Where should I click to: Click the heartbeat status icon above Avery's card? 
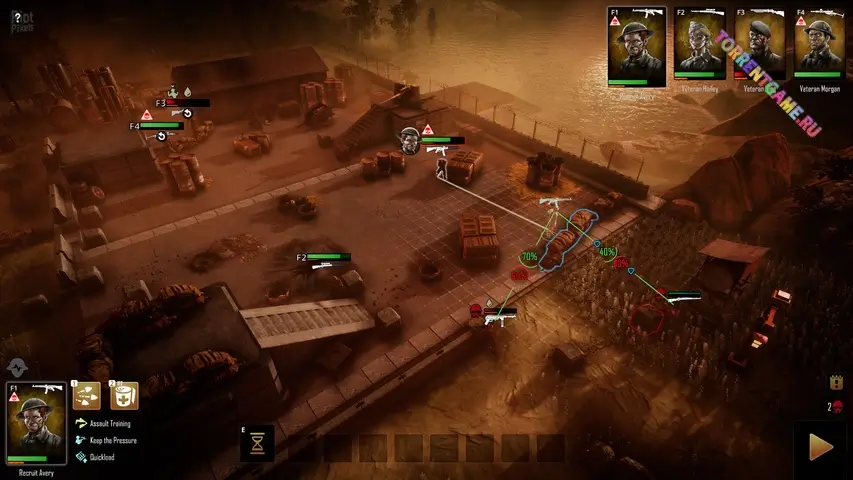[16, 367]
